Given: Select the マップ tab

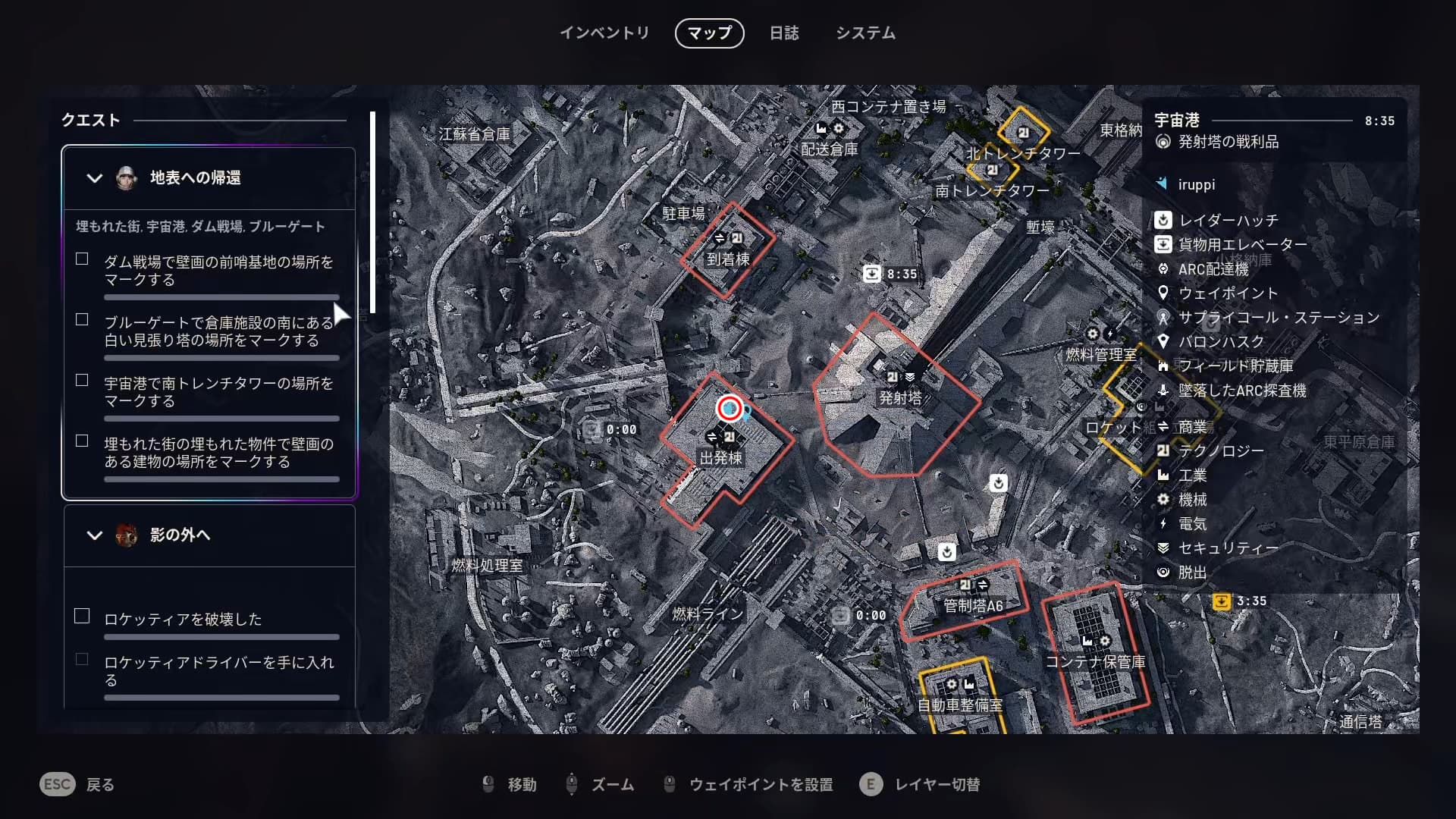Looking at the screenshot, I should [709, 33].
